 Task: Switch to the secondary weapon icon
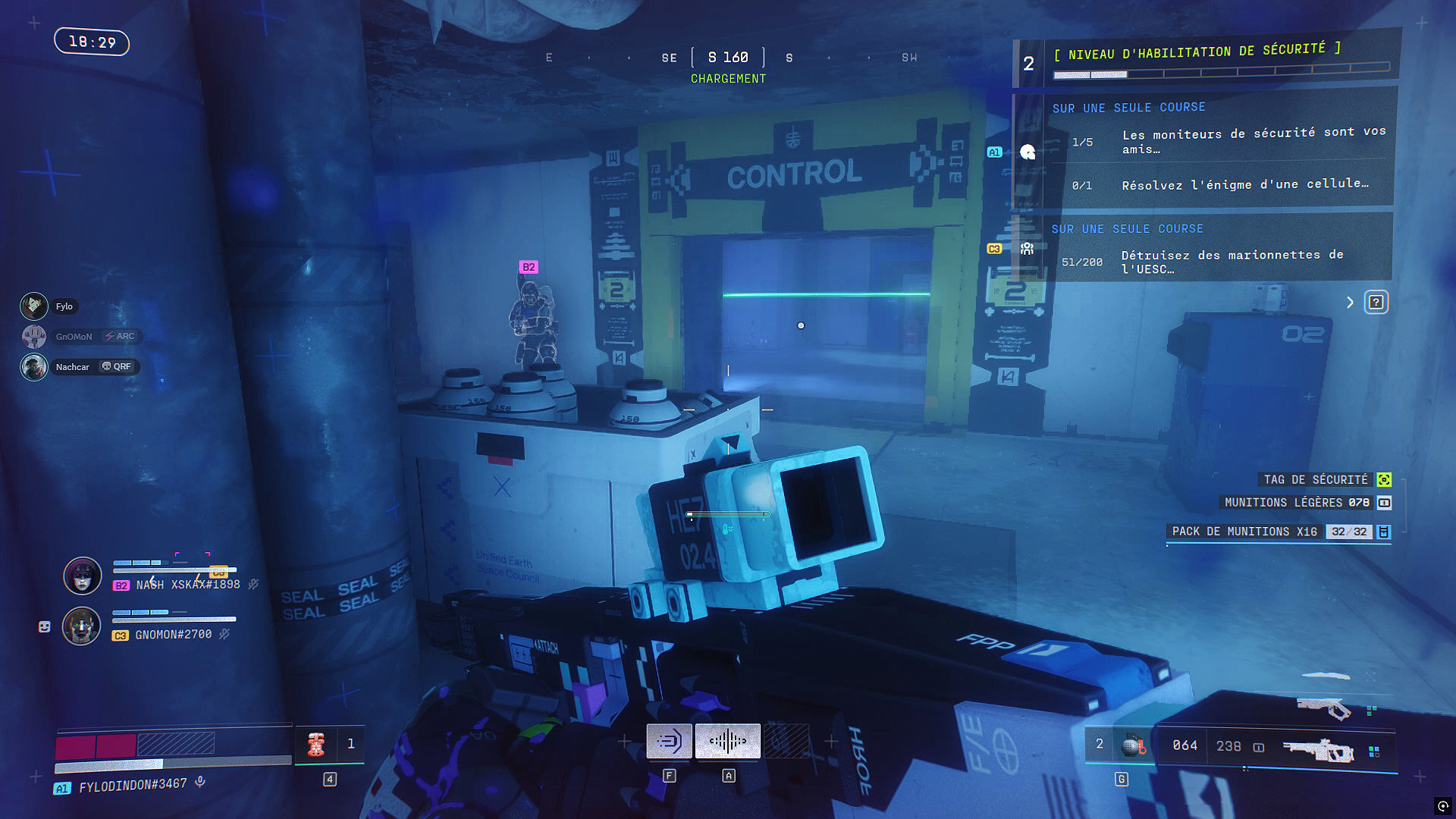click(x=1324, y=708)
